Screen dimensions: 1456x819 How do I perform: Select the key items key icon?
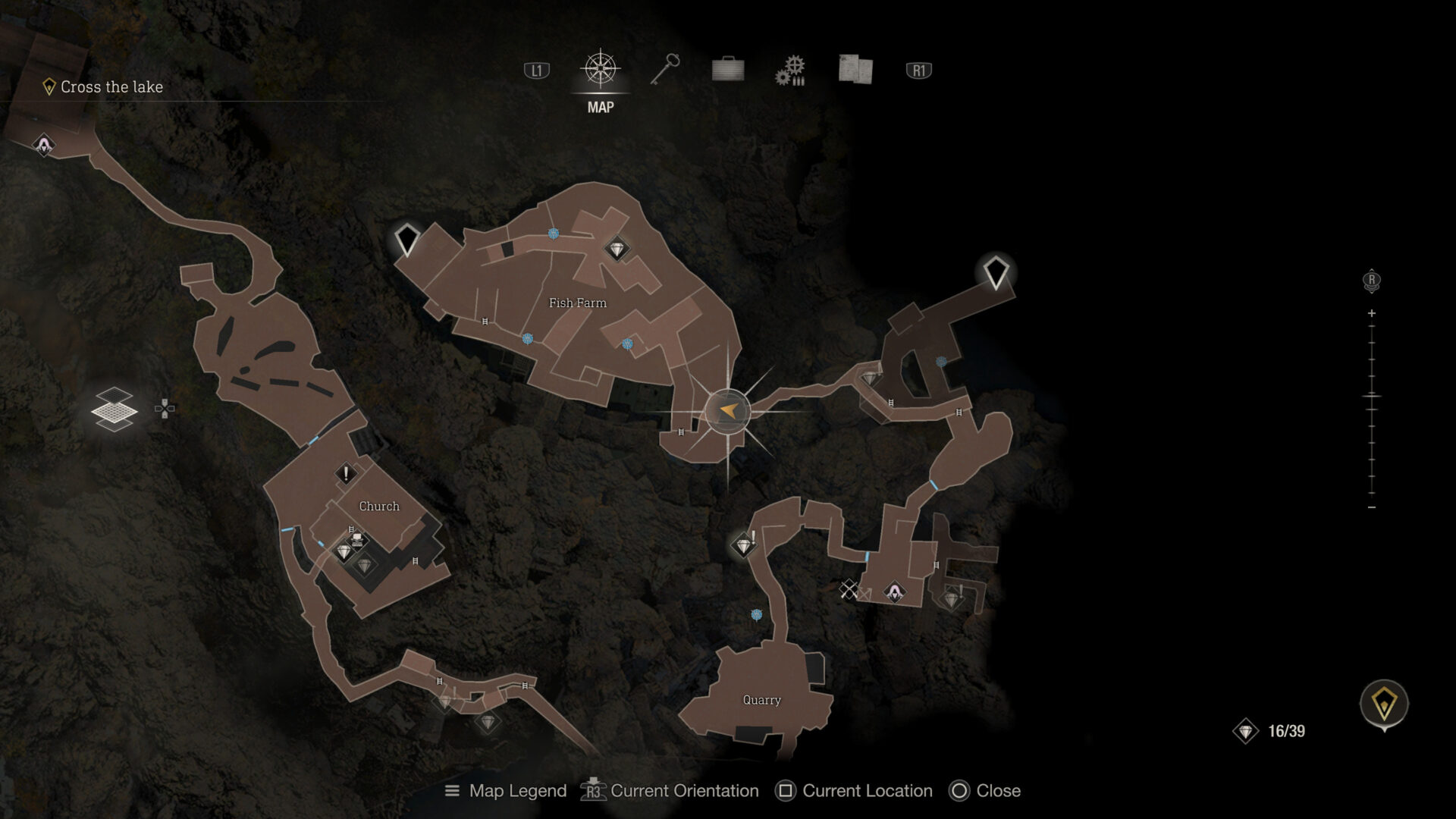[664, 71]
